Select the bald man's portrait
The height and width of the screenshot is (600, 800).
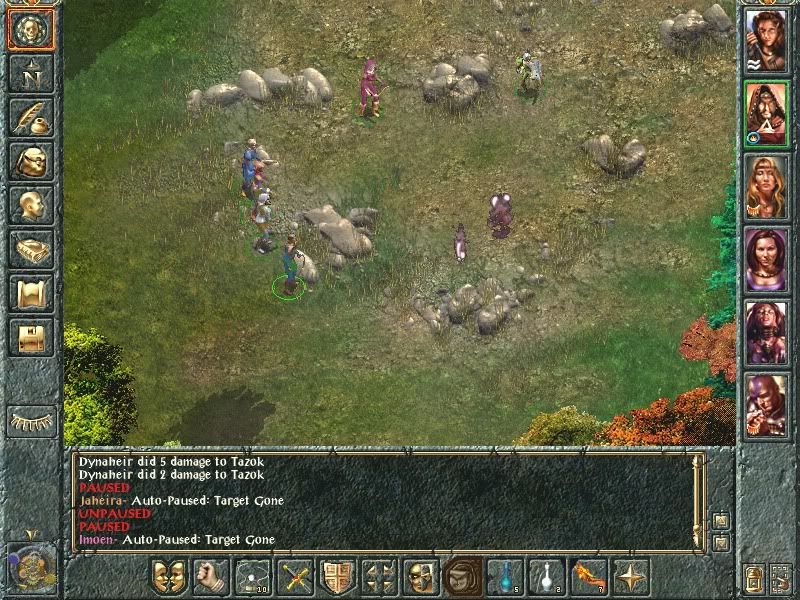[x=766, y=405]
